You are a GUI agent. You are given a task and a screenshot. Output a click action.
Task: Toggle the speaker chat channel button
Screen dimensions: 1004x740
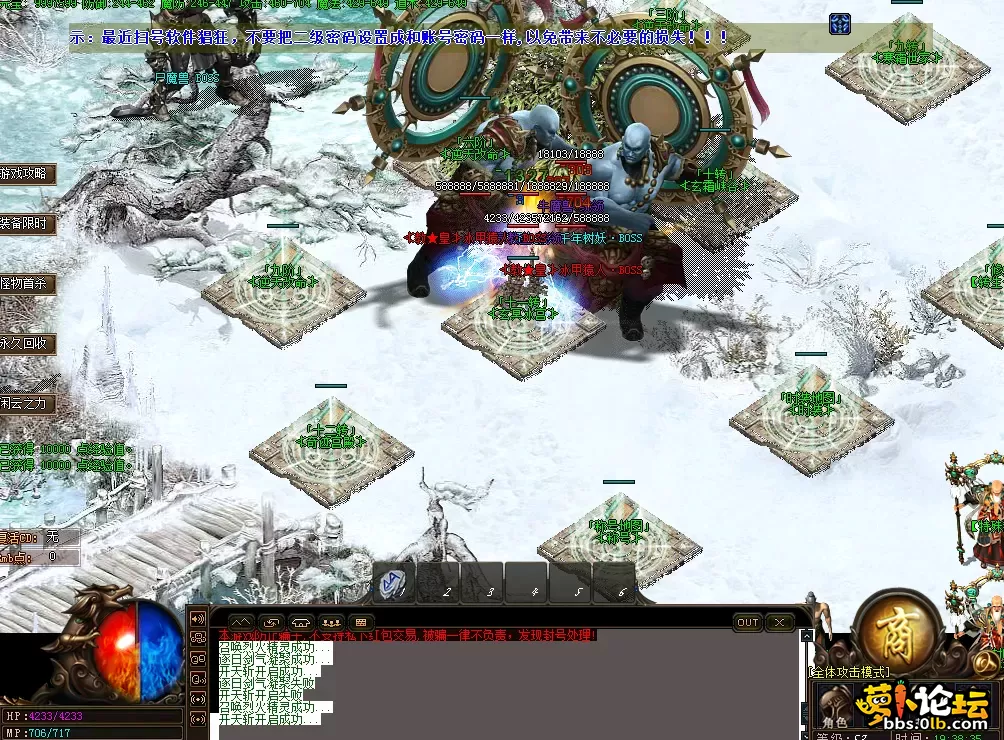coord(198,618)
